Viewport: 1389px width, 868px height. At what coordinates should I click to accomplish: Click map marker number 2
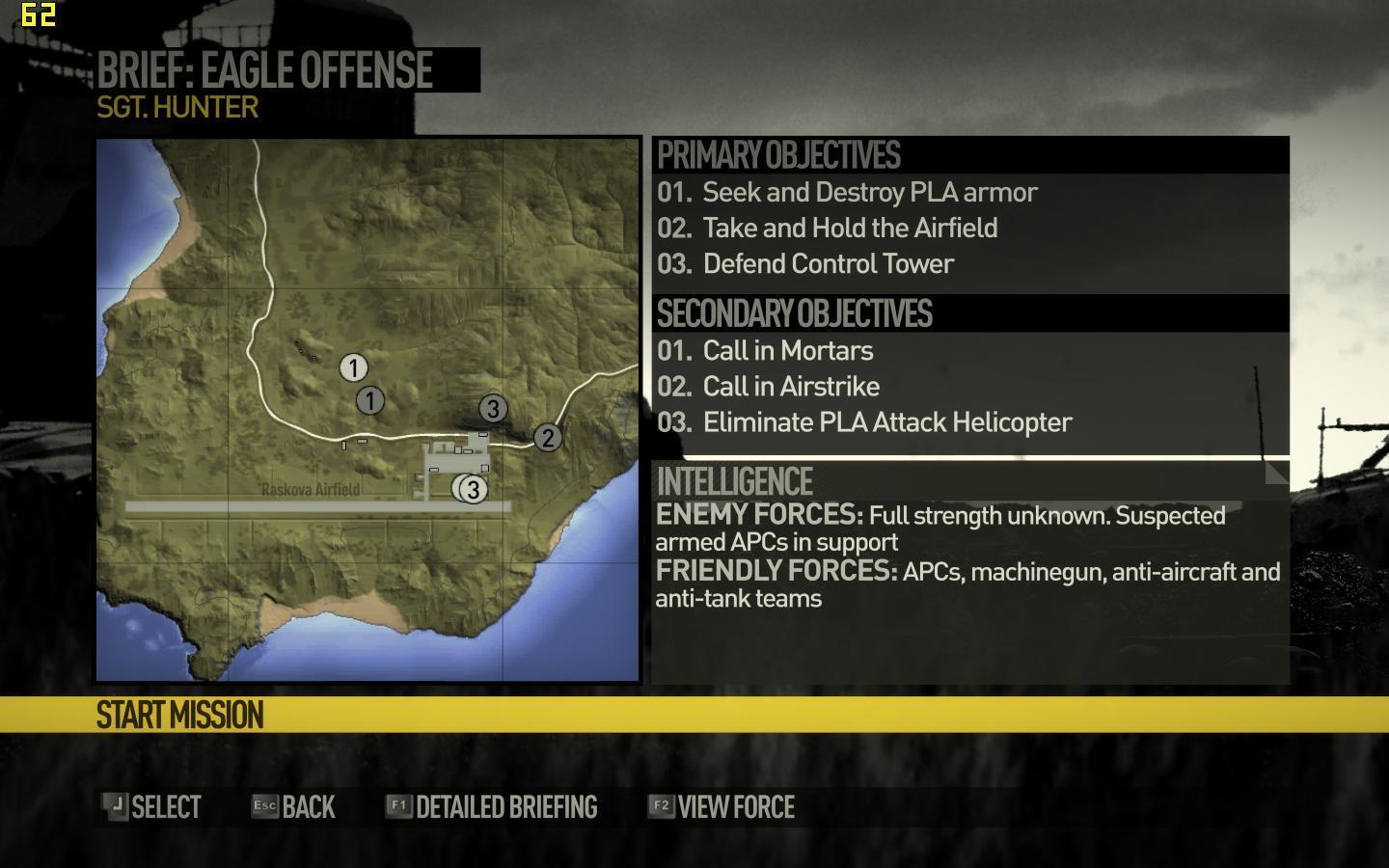pyautogui.click(x=547, y=438)
